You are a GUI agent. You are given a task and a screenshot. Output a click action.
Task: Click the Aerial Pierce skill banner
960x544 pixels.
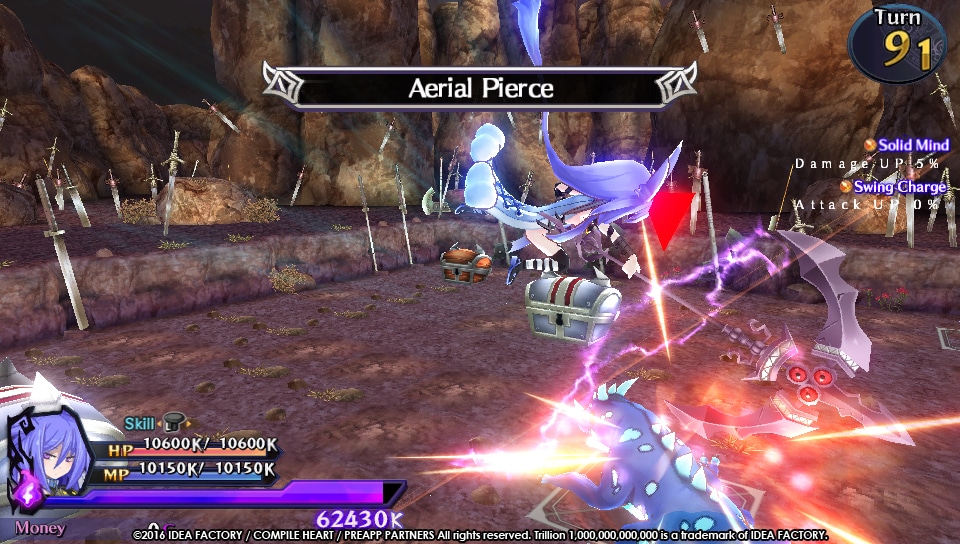coord(480,88)
